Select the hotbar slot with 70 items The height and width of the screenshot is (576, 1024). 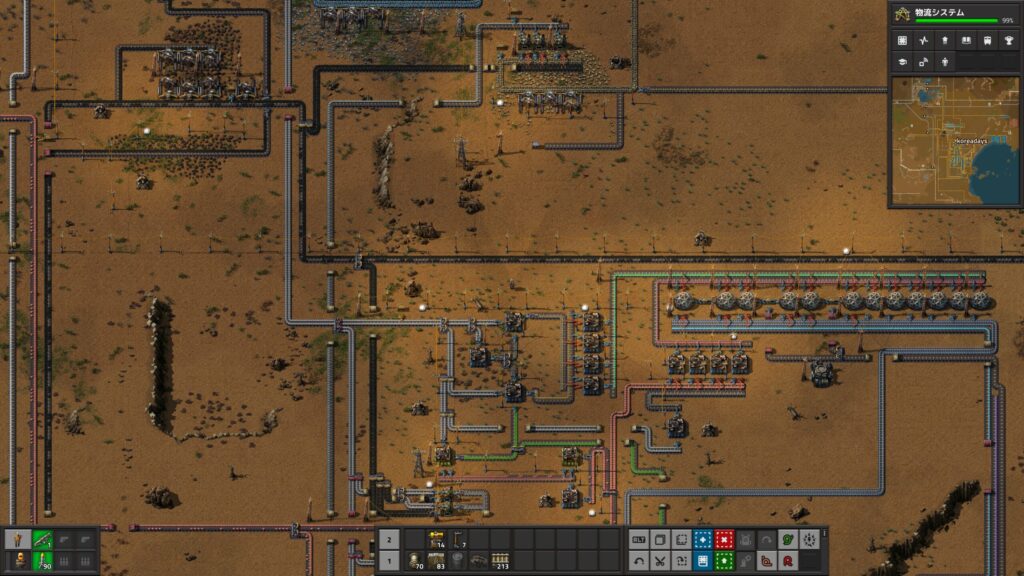(414, 560)
